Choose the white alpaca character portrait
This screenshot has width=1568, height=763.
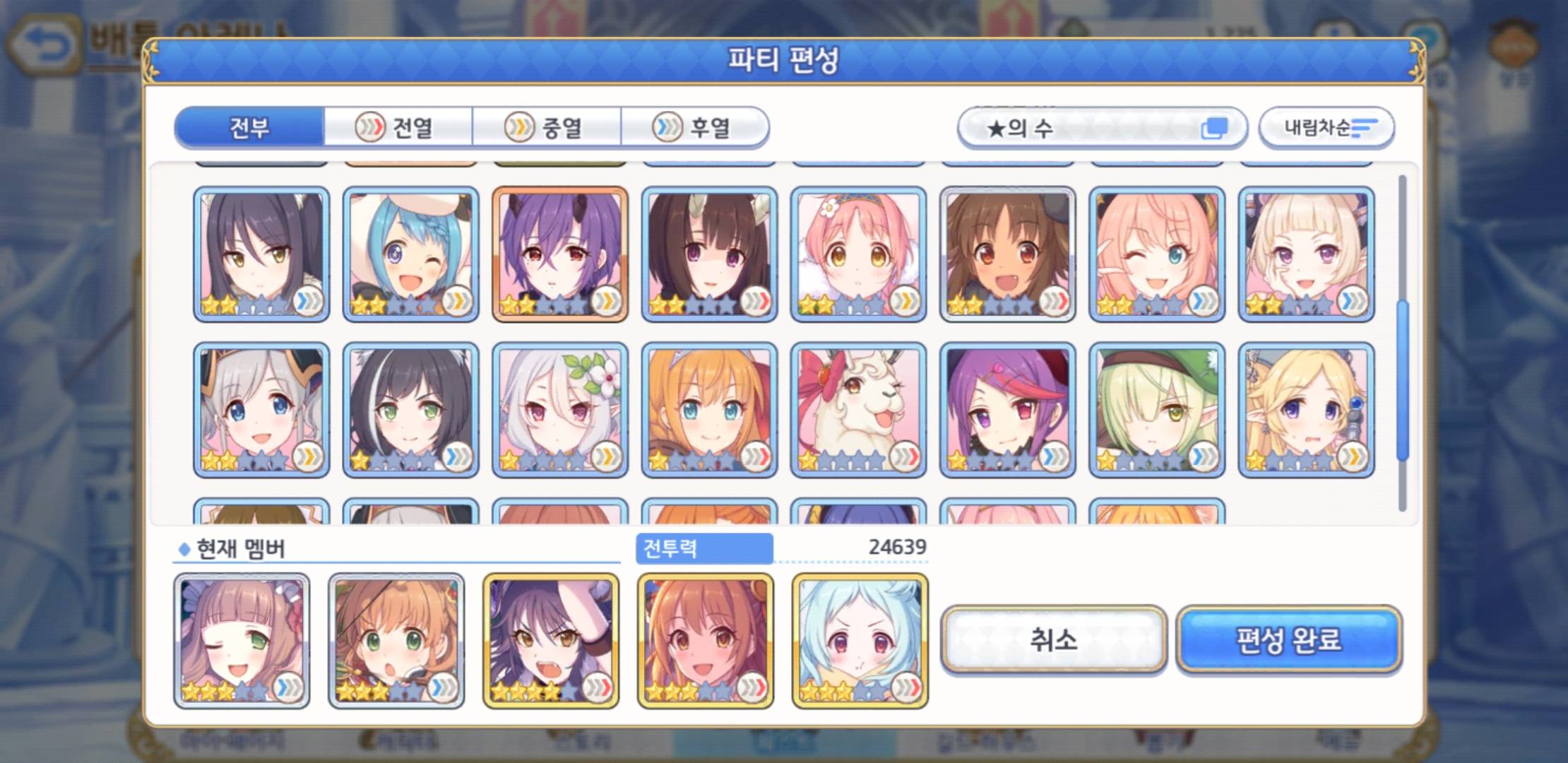pos(858,410)
